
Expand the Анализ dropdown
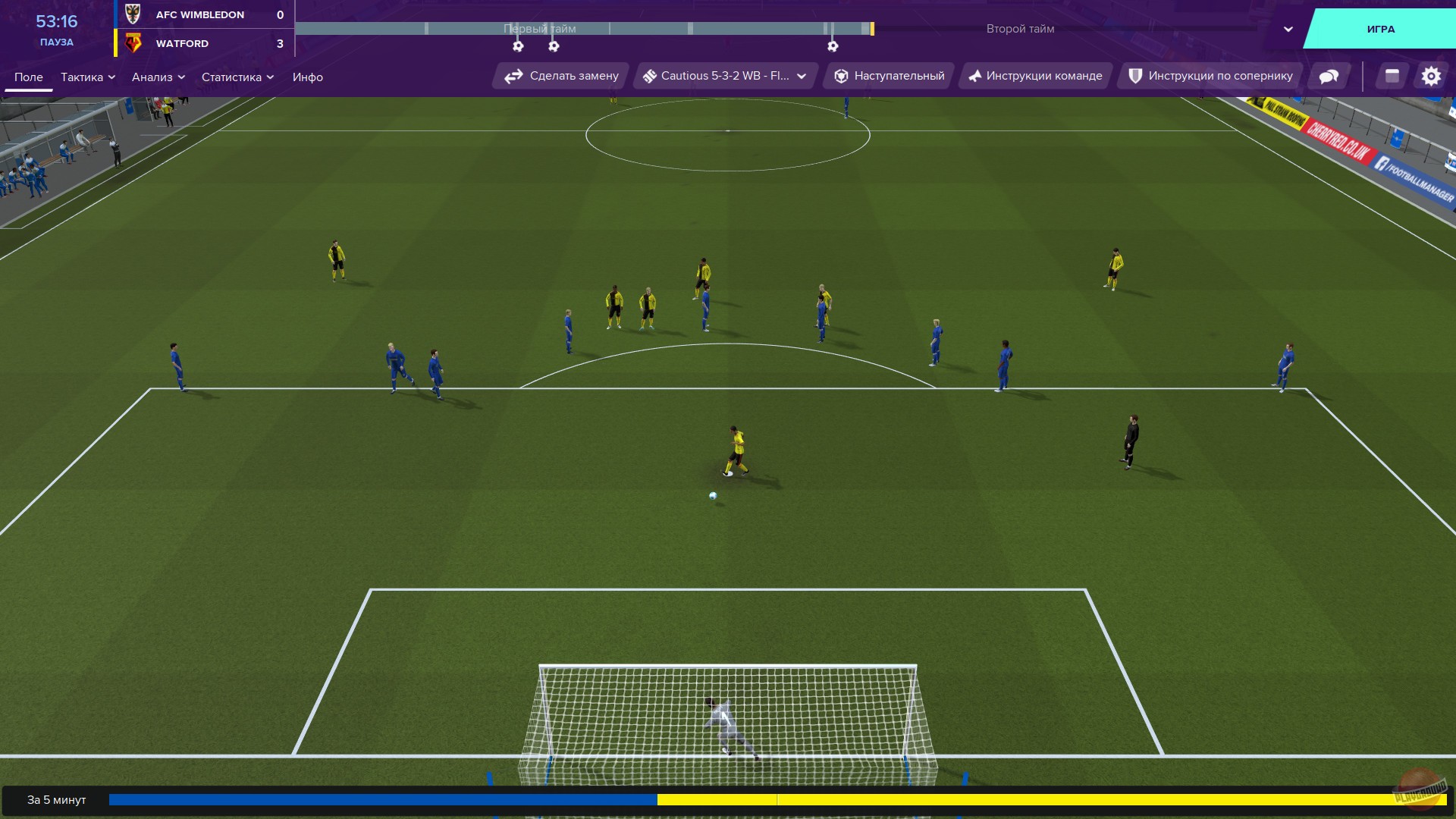180,77
